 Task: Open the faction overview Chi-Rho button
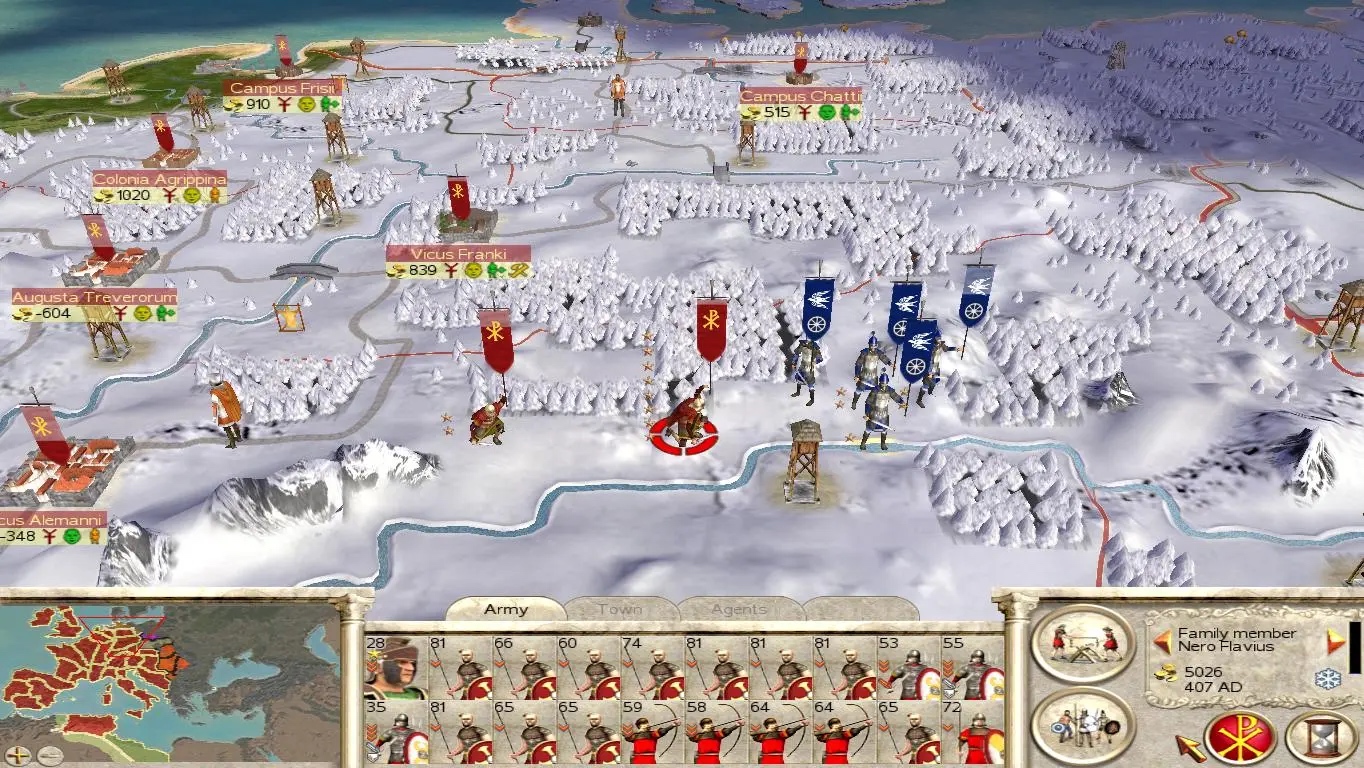tap(1240, 739)
